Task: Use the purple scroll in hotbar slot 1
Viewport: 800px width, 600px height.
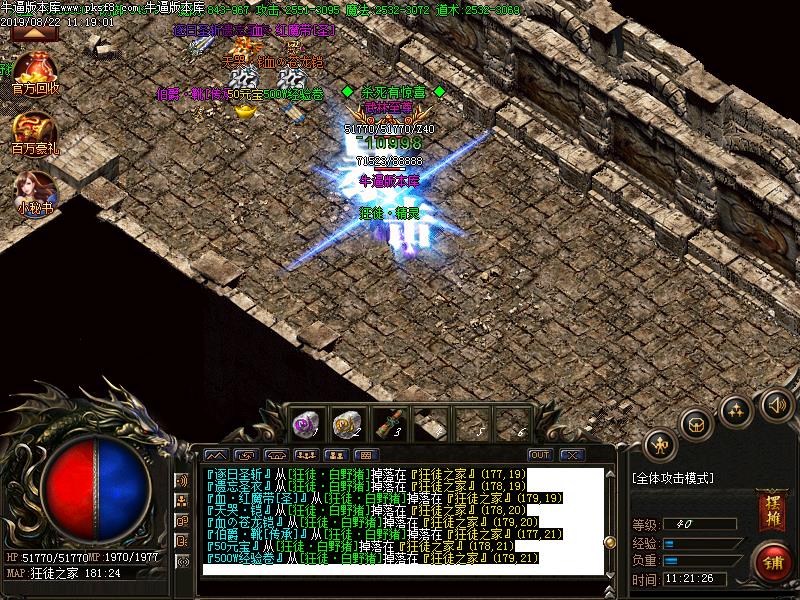Action: tap(304, 424)
